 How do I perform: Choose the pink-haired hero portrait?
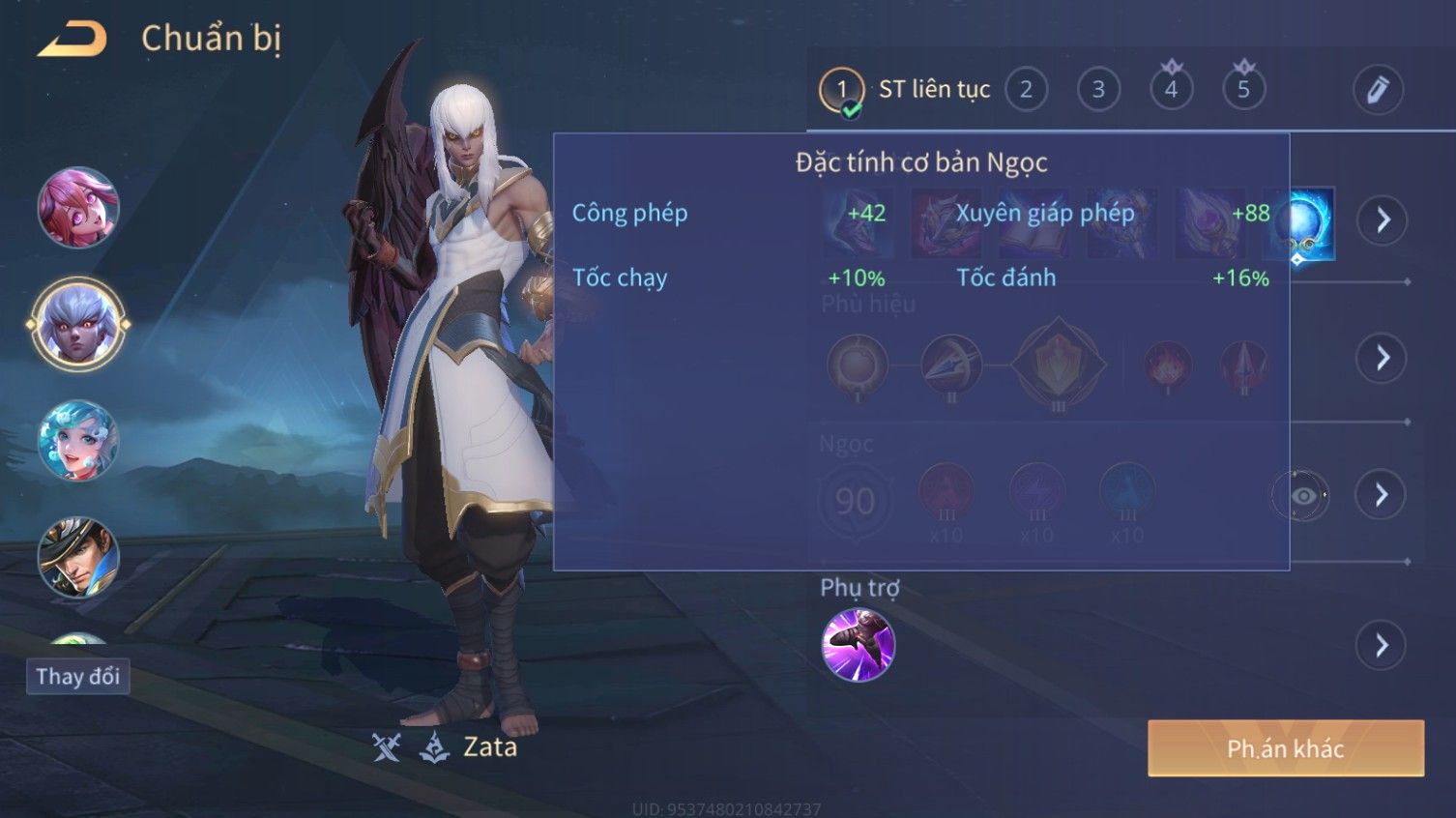click(x=77, y=207)
